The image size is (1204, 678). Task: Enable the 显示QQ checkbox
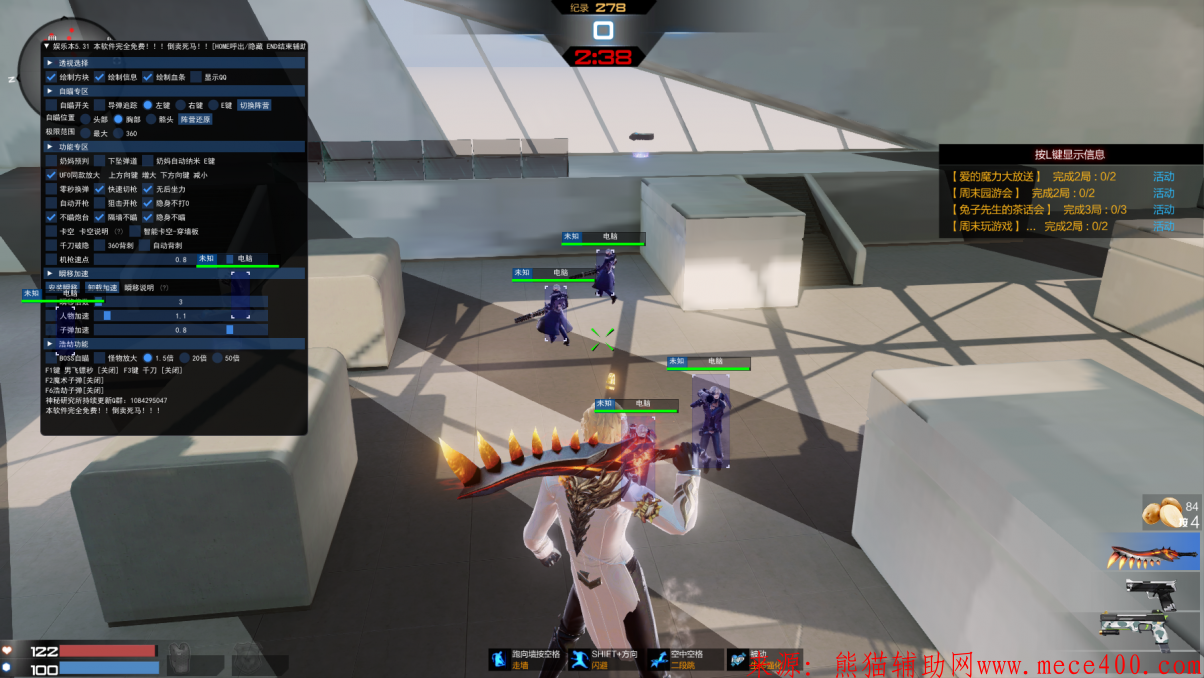point(196,77)
